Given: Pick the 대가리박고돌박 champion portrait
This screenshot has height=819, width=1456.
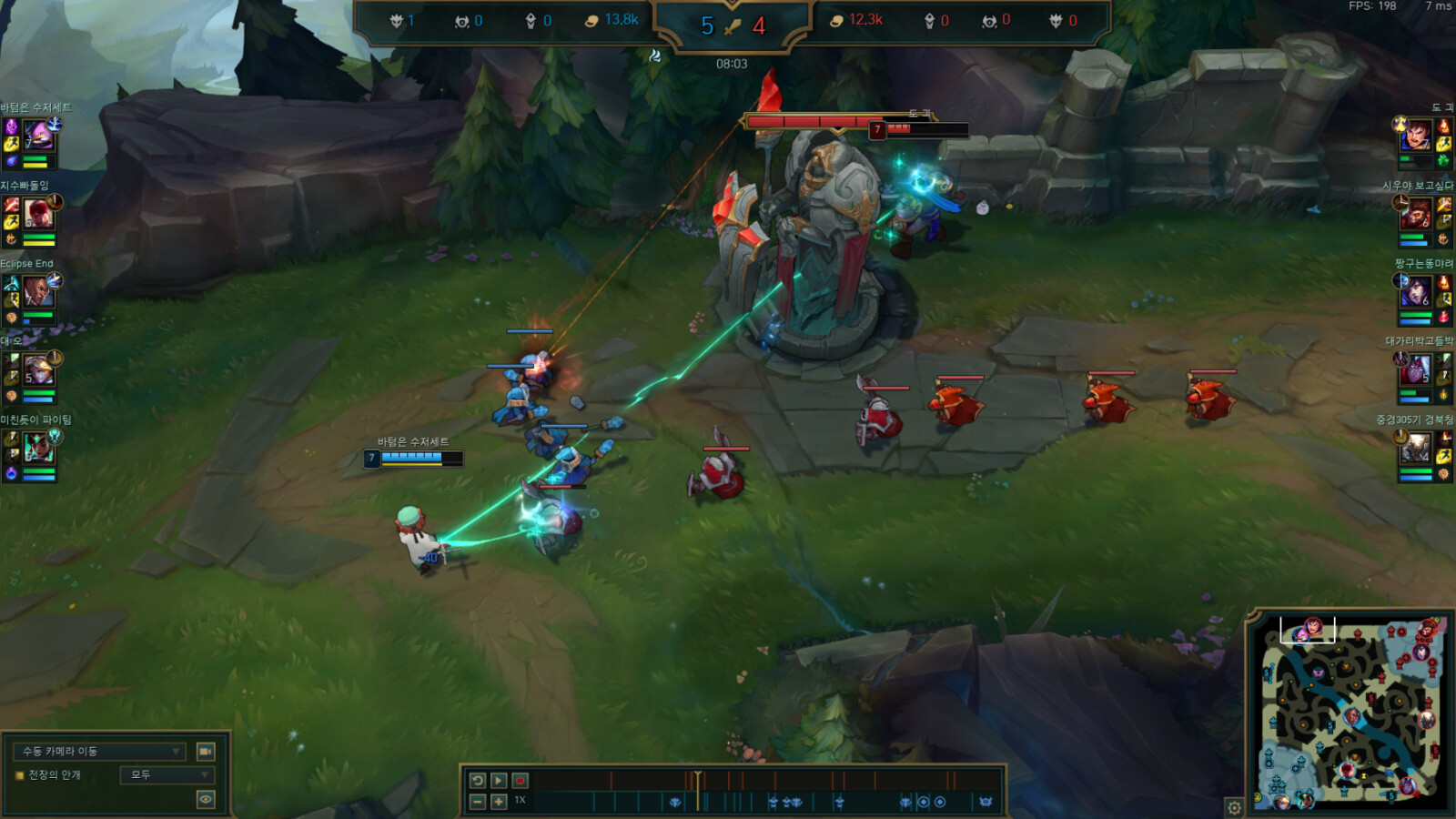Looking at the screenshot, I should 1416,369.
